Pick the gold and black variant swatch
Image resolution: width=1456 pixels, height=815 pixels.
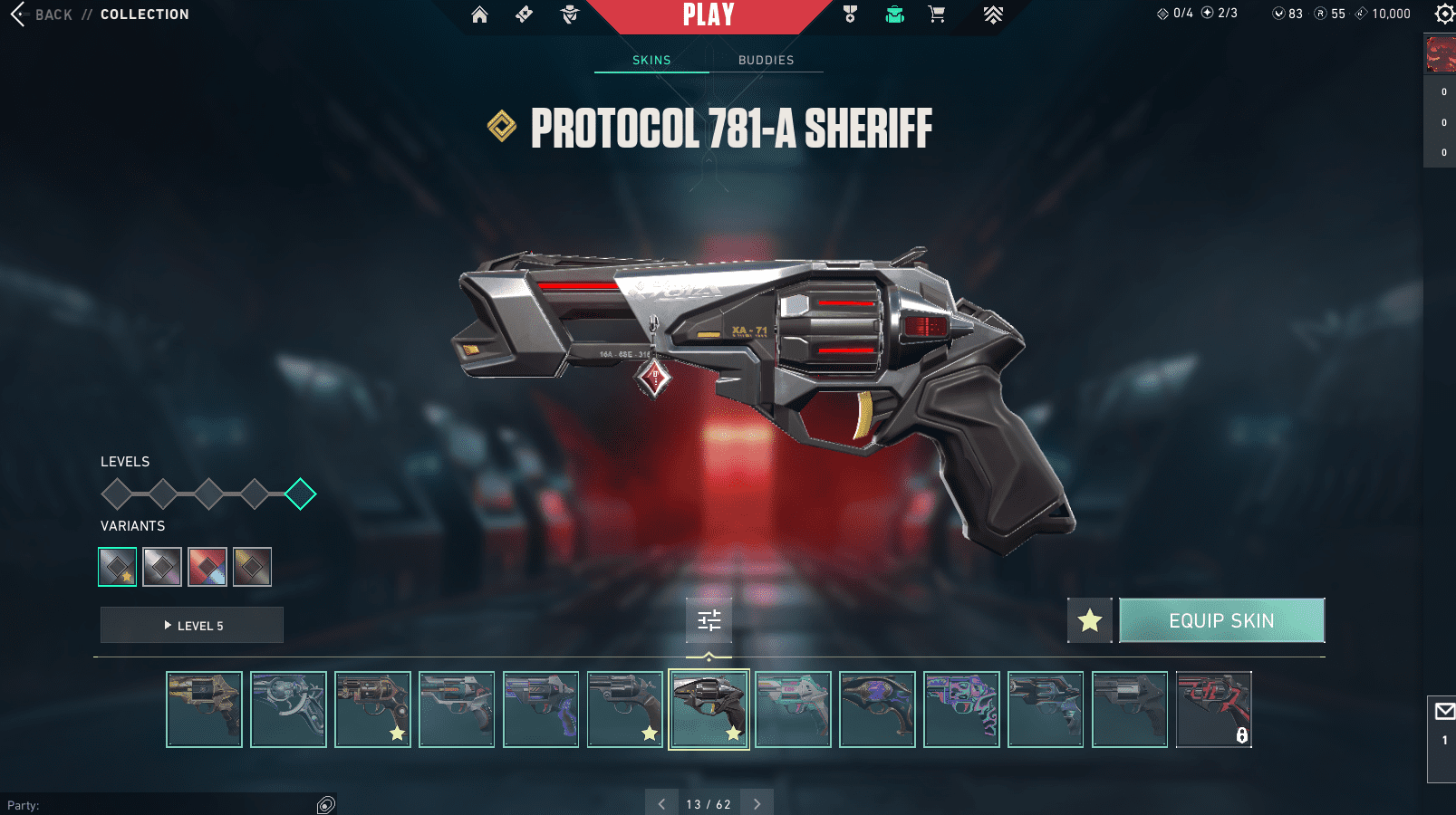click(252, 567)
